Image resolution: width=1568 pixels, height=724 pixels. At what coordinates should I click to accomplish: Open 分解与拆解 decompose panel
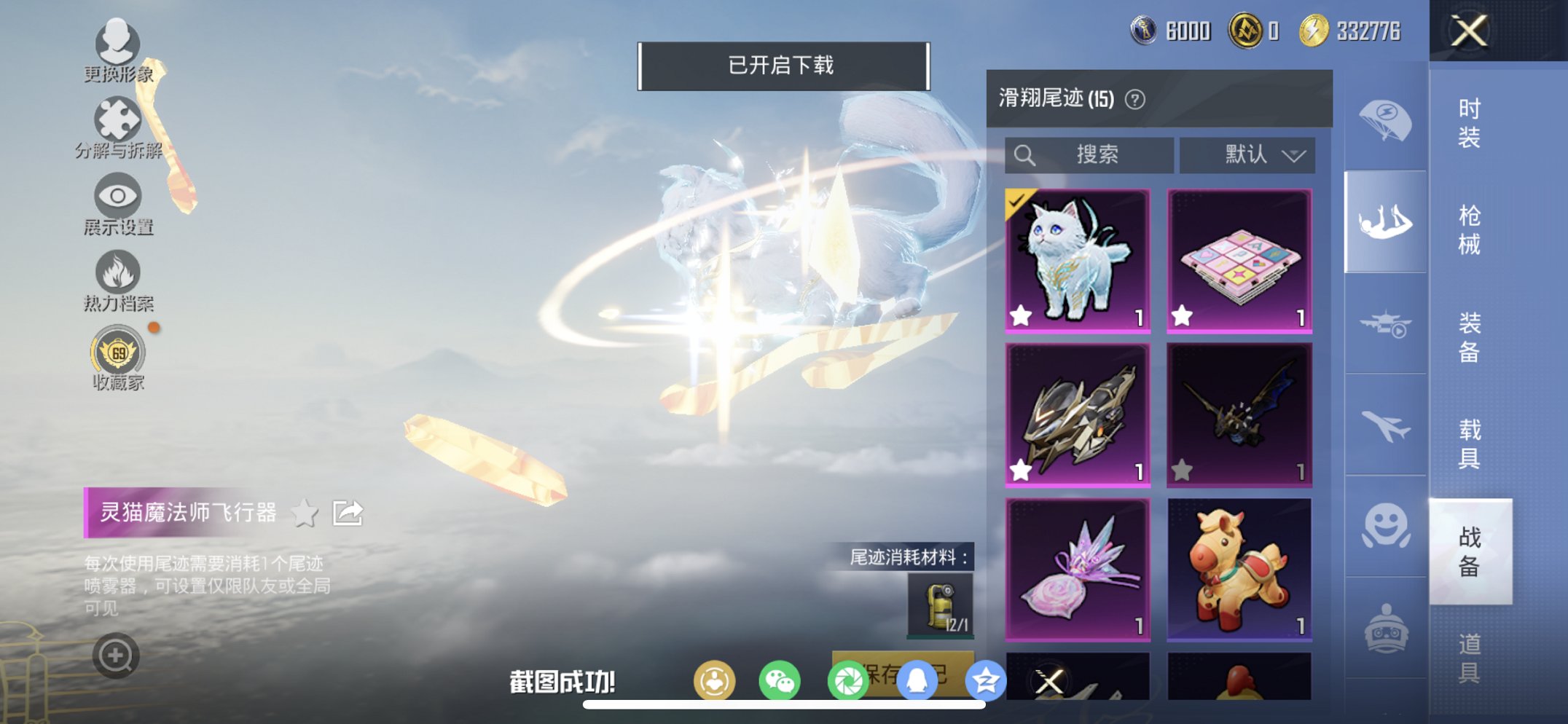tap(119, 131)
